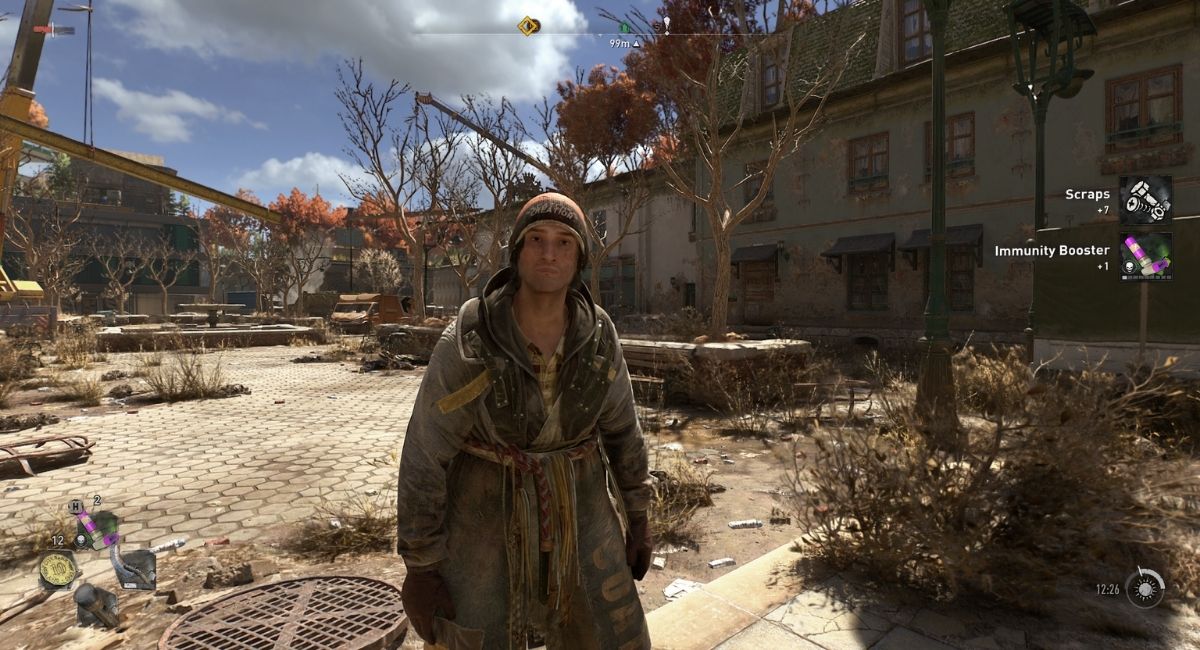1200x650 pixels.
Task: Click the green marker on the compass
Action: [624, 27]
